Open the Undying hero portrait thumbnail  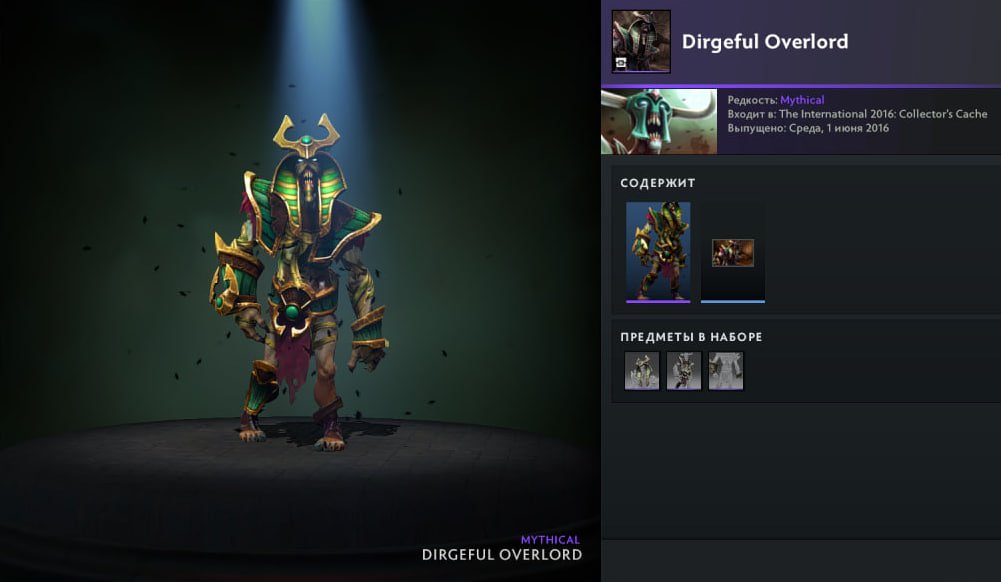click(x=658, y=122)
